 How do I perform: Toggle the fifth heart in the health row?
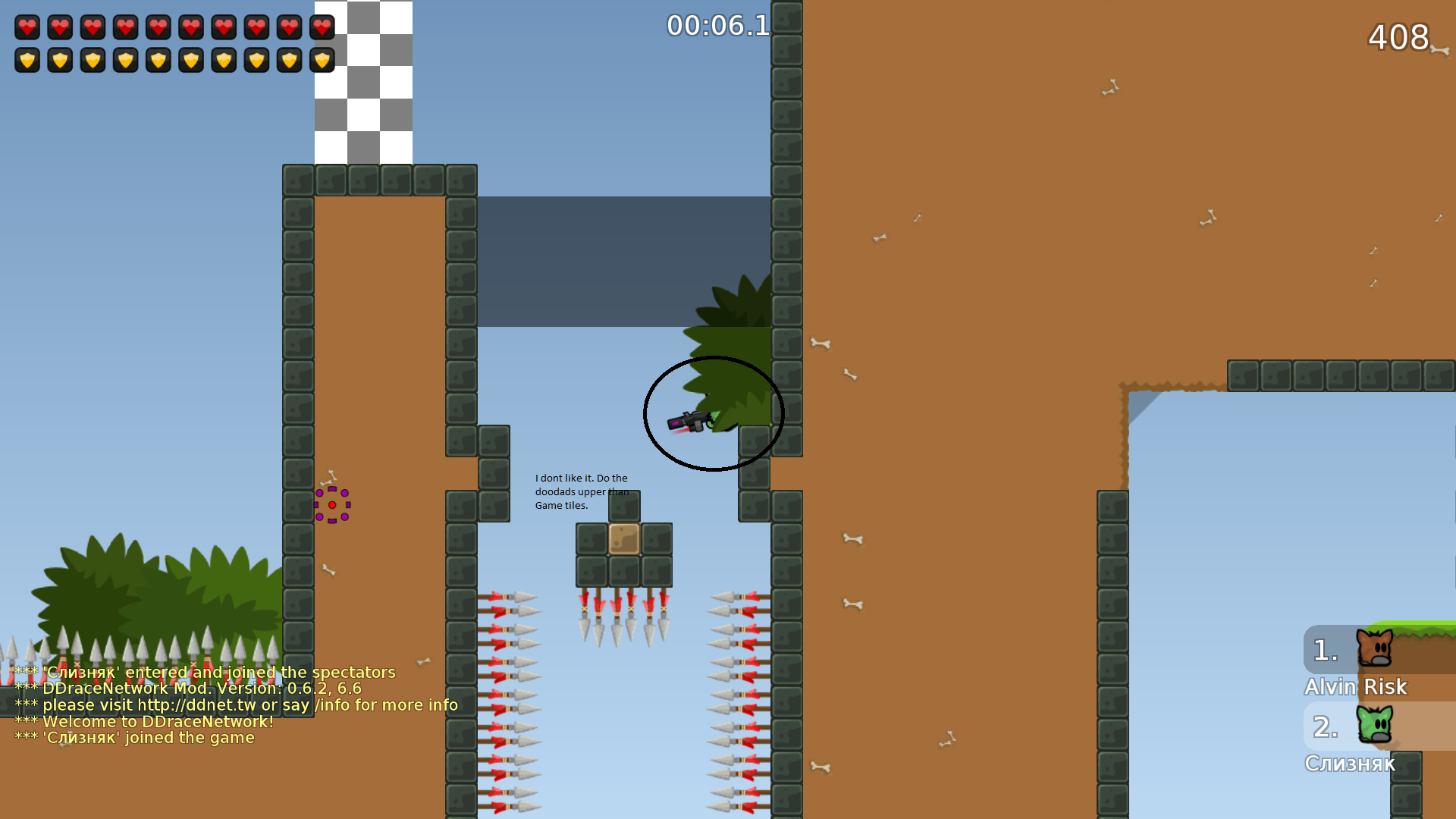coord(158,27)
